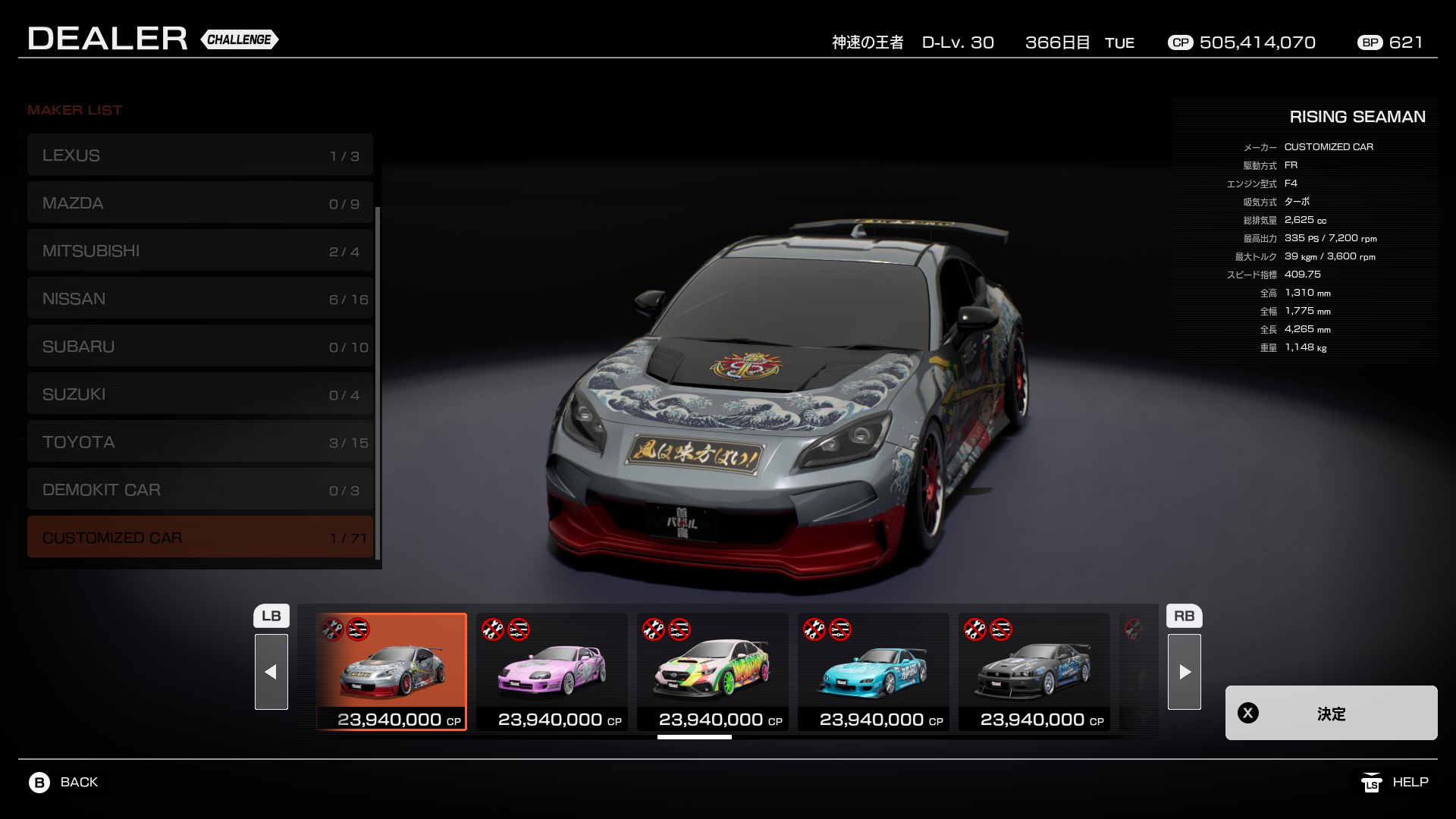Choose the MAZDA maker entry

[200, 203]
